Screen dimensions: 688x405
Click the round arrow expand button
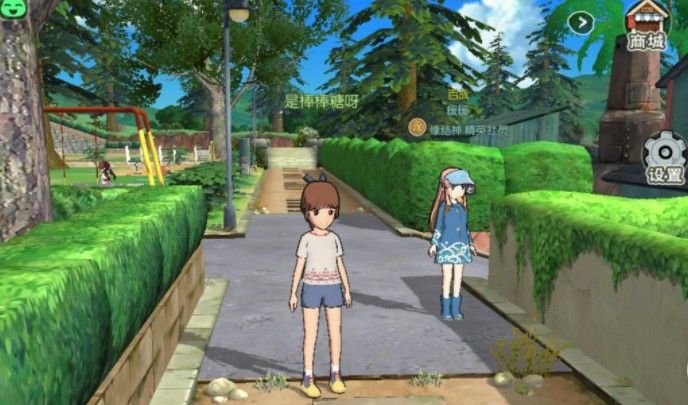(581, 23)
